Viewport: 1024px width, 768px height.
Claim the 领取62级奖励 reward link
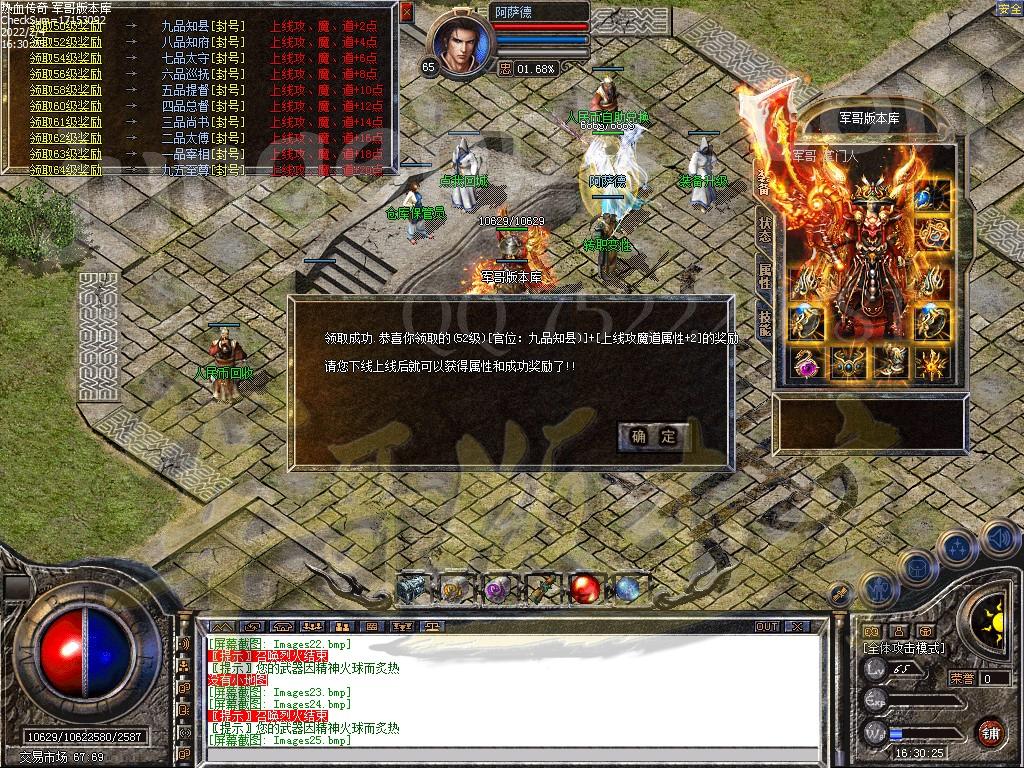pos(66,138)
